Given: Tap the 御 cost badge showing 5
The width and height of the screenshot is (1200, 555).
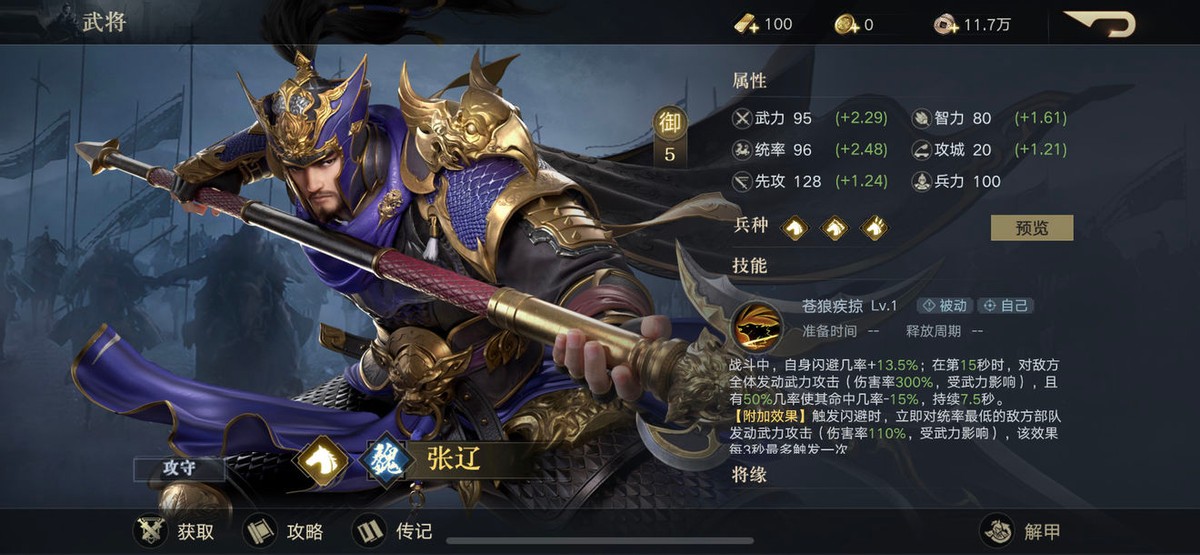Looking at the screenshot, I should pyautogui.click(x=670, y=136).
